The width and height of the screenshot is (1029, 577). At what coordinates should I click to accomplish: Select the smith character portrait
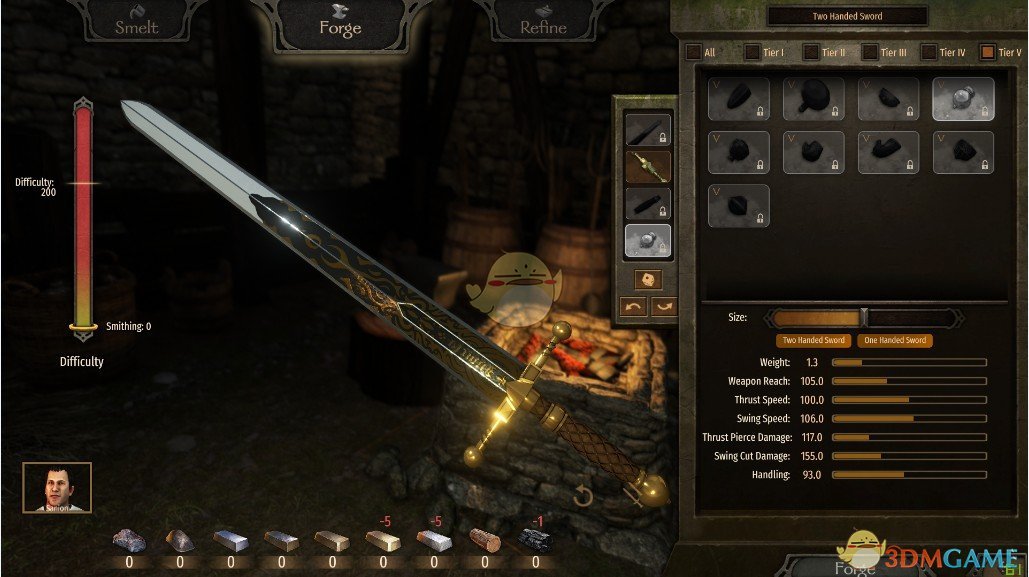57,488
